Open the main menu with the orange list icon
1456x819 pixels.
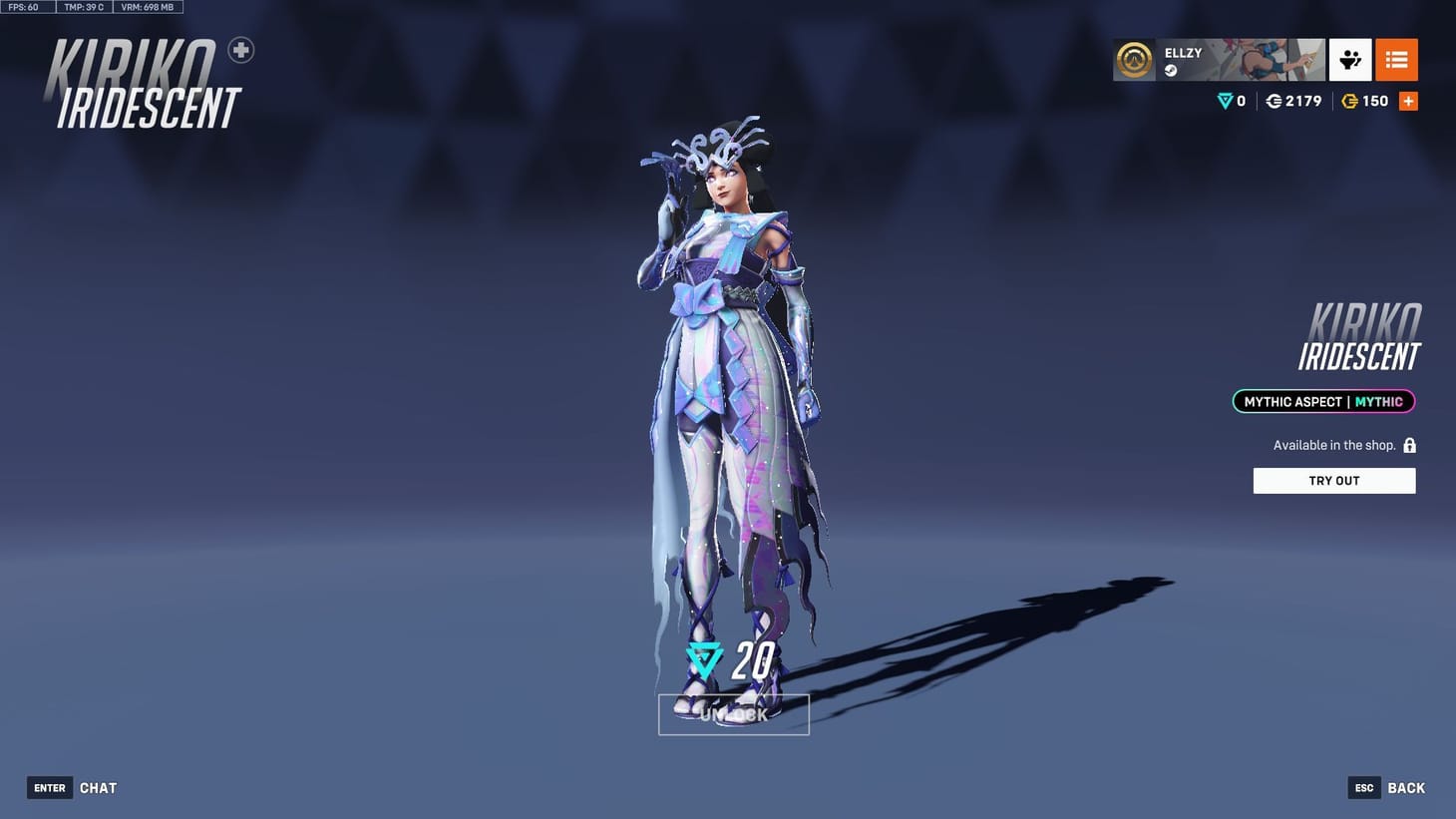(1395, 60)
